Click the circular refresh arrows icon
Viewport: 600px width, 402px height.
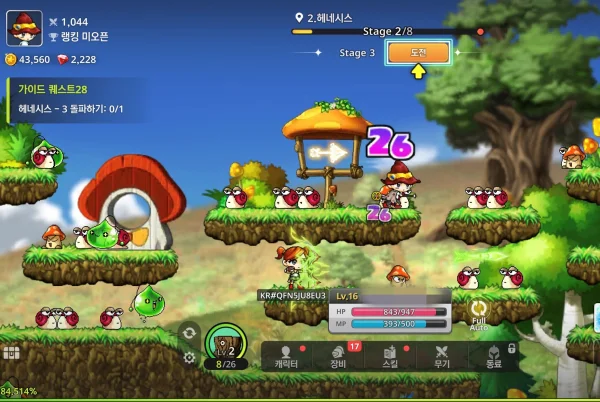tap(189, 333)
